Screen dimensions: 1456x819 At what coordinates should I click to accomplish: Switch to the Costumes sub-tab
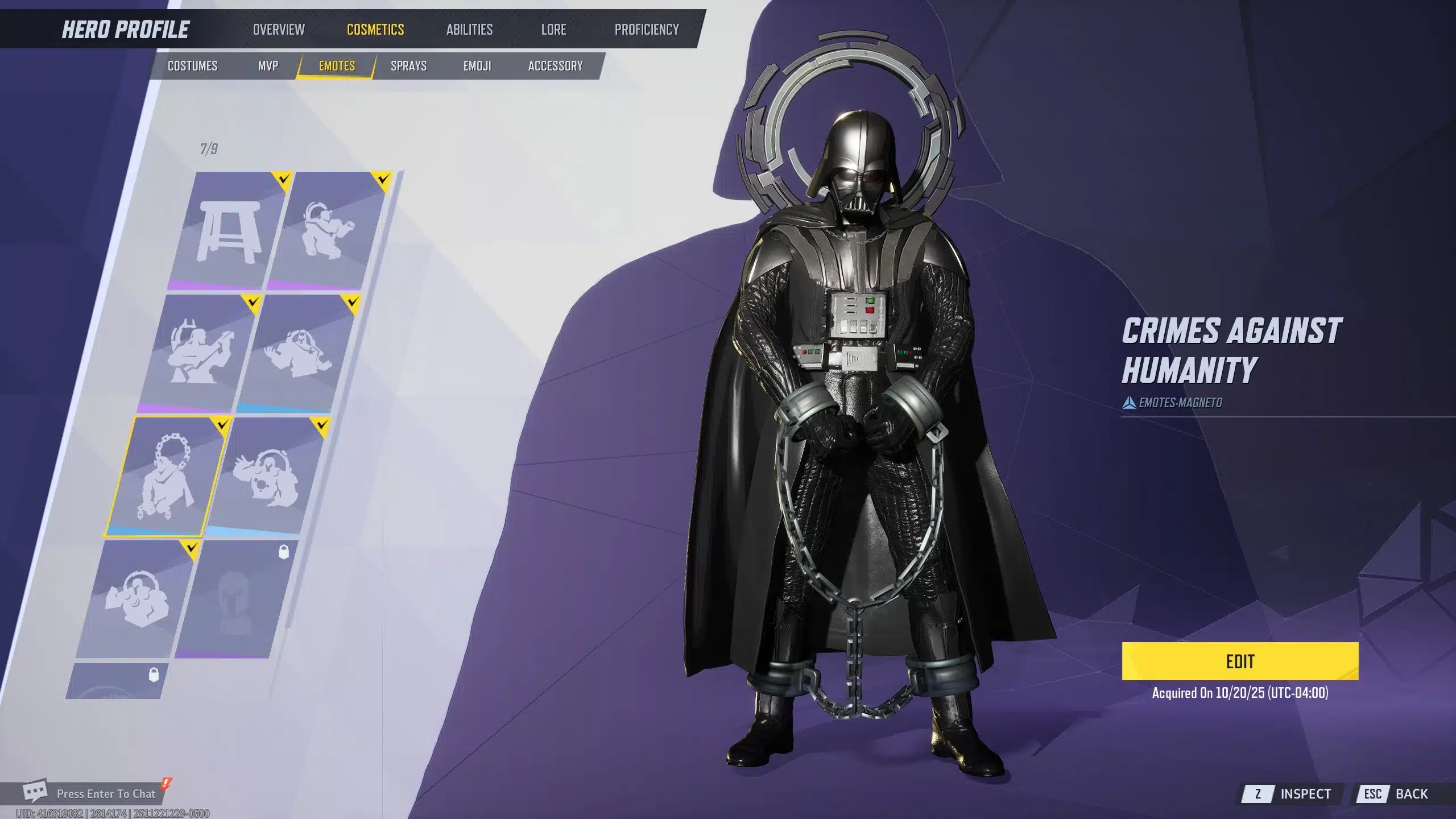coord(192,66)
